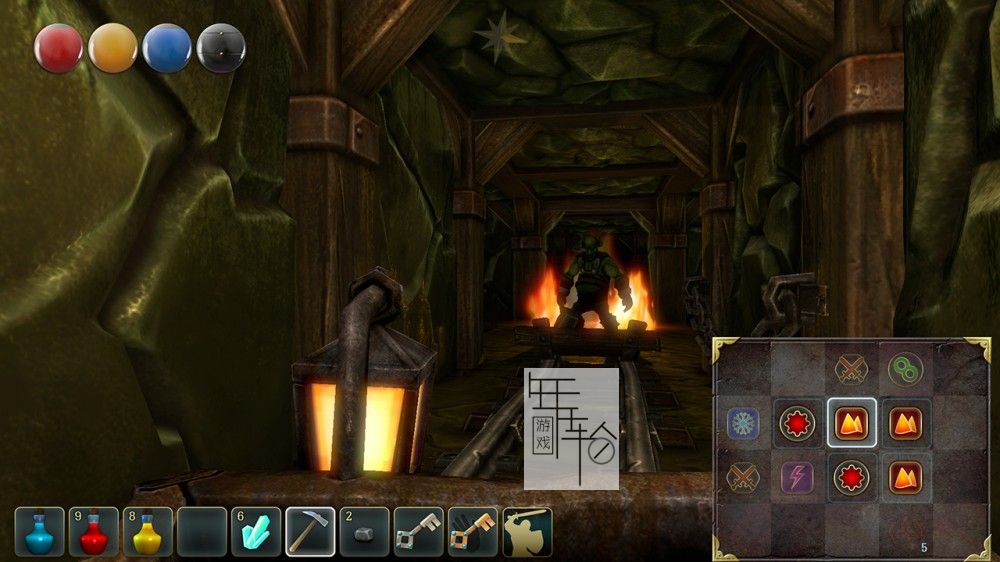Pick the crossed swords rune beside green rings
The width and height of the screenshot is (1000, 562).
(x=852, y=369)
